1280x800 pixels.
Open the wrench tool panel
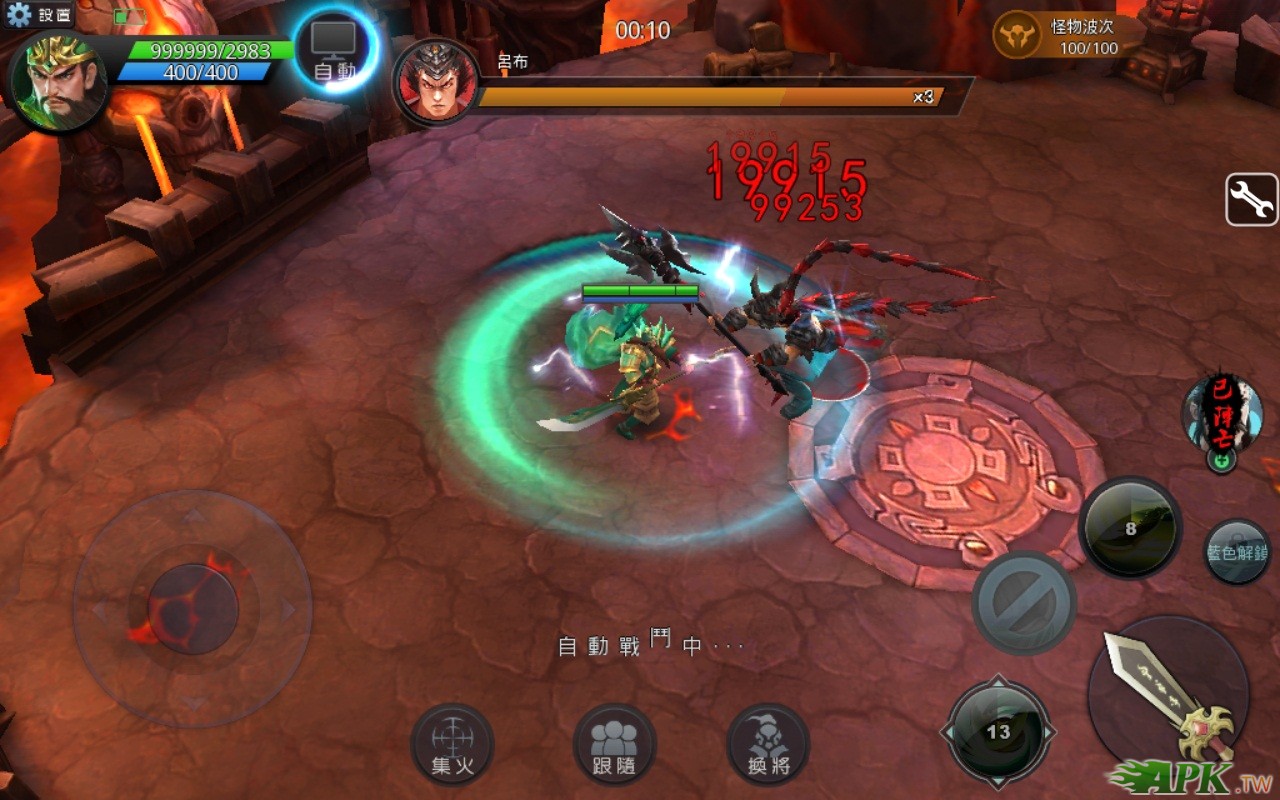1251,200
